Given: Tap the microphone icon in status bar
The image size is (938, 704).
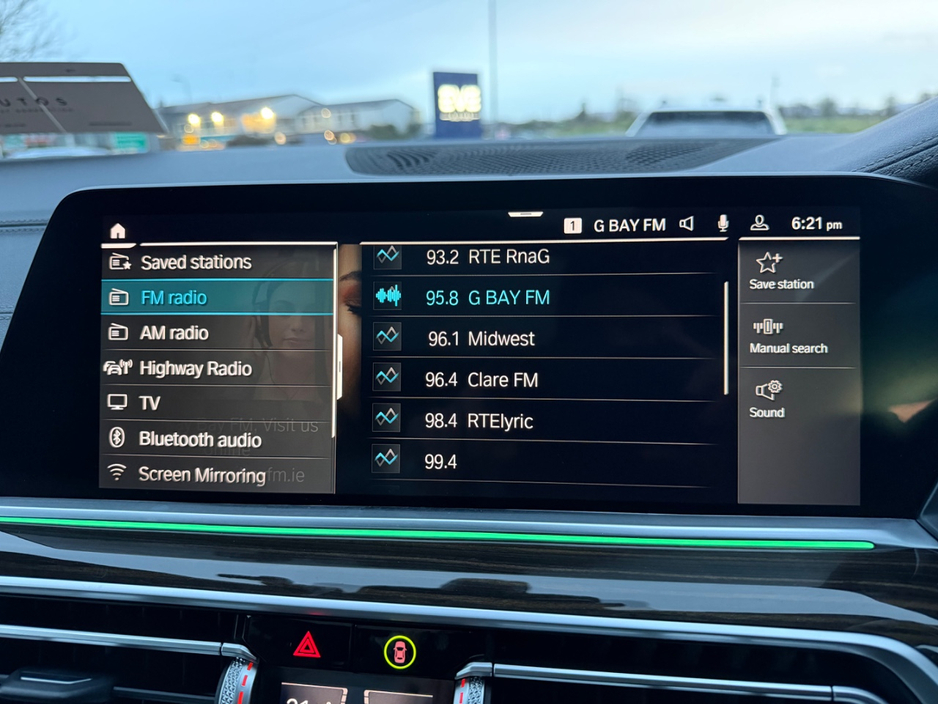Looking at the screenshot, I should [x=723, y=224].
